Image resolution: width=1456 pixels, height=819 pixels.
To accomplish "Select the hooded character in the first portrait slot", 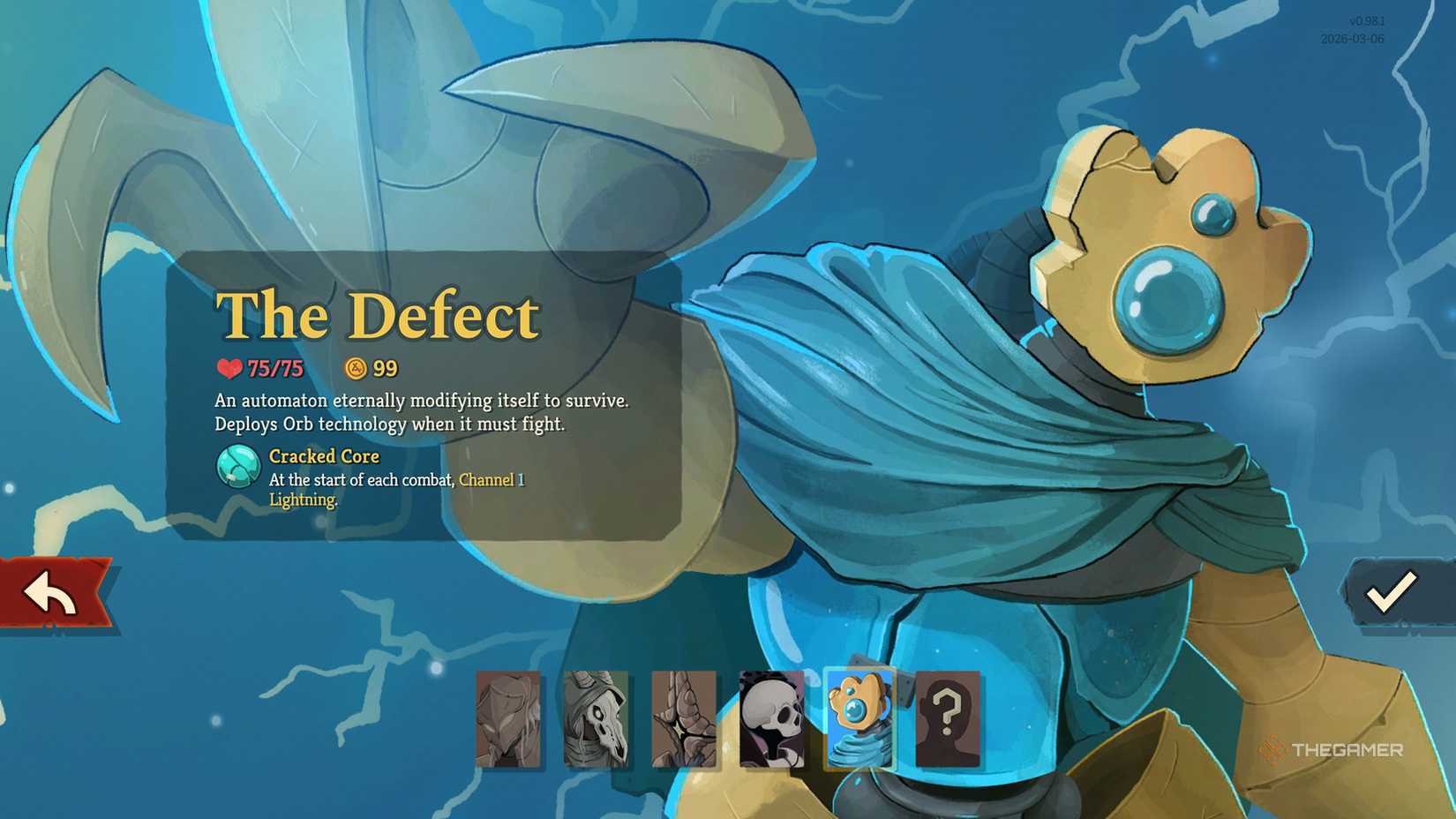I will click(x=509, y=719).
